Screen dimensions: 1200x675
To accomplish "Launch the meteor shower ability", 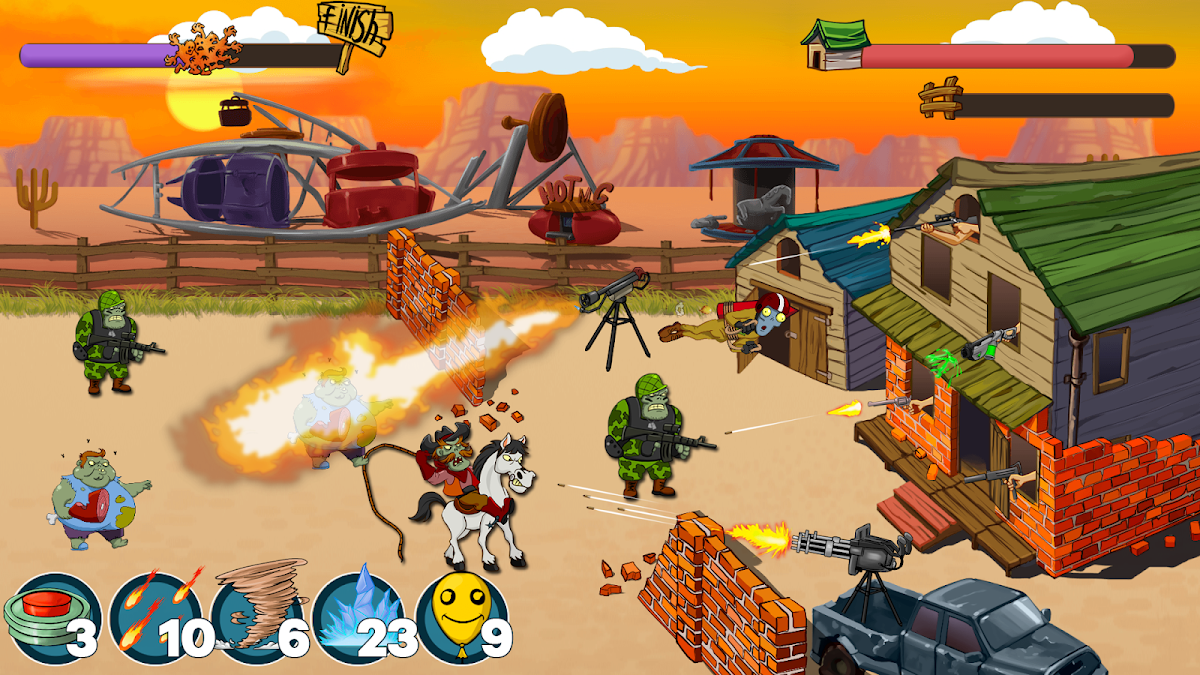I will pos(154,617).
